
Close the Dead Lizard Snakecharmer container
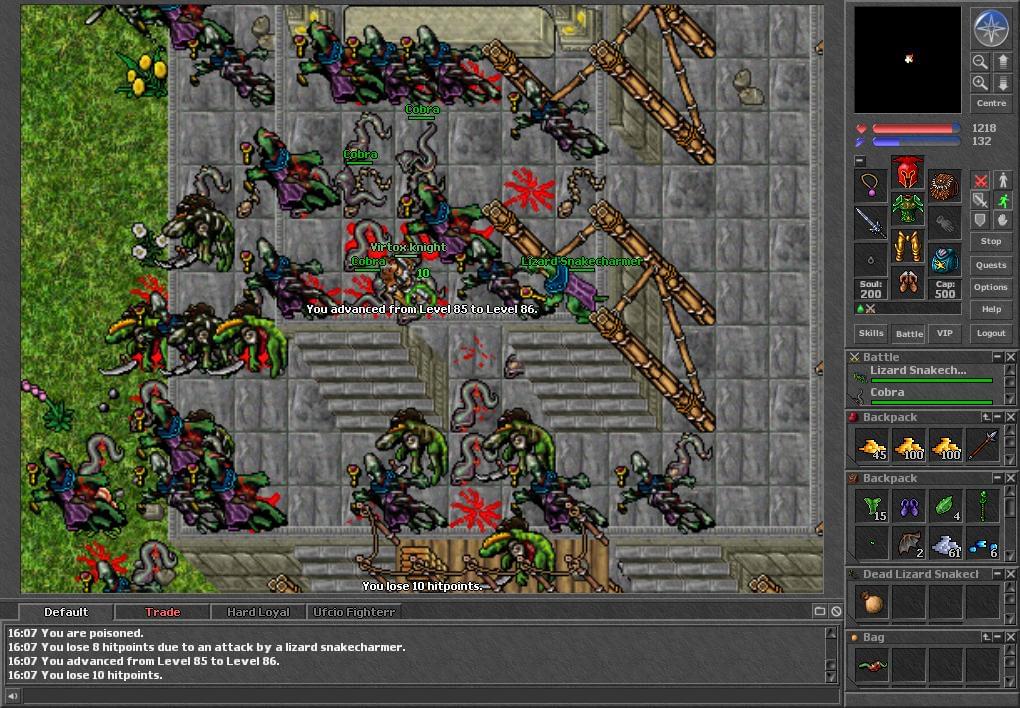coord(1010,574)
